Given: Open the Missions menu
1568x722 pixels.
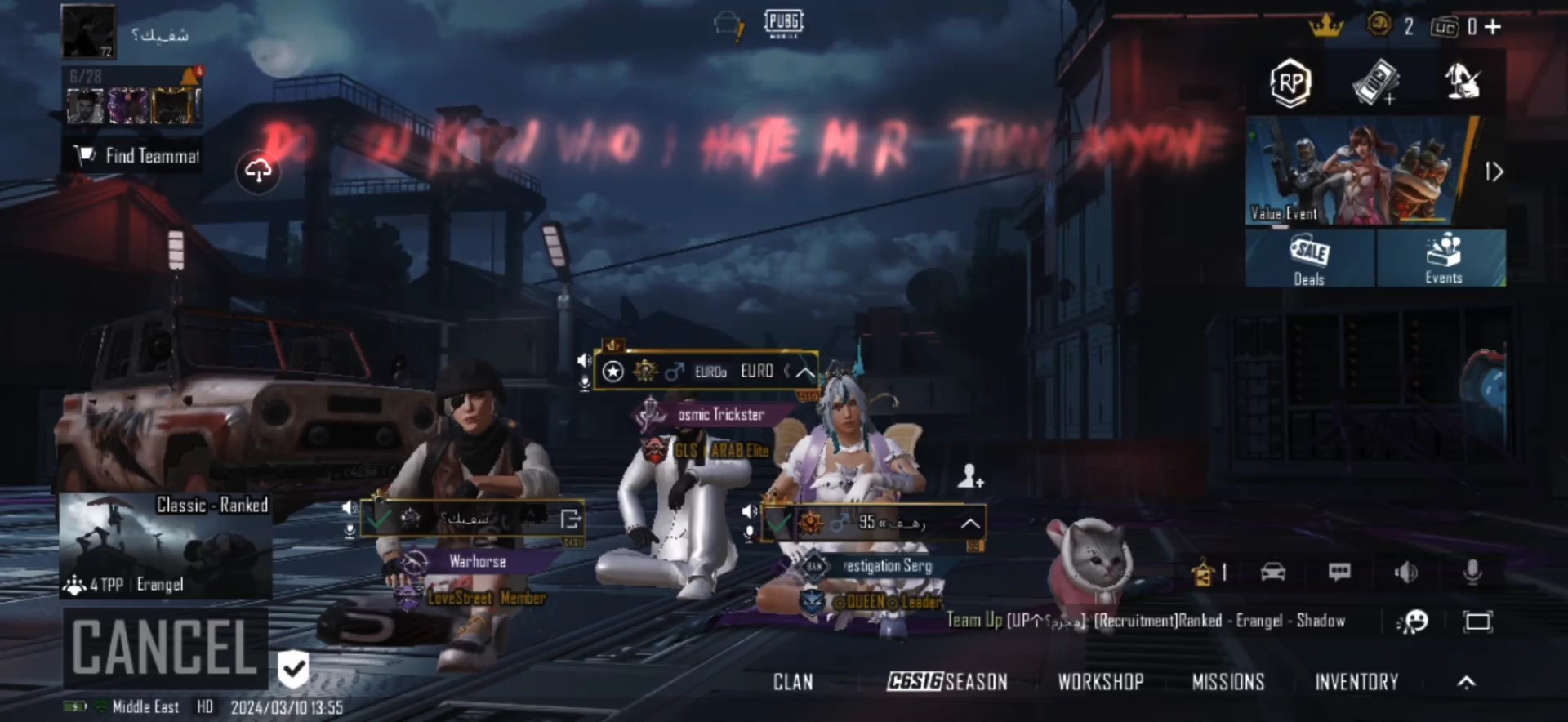Looking at the screenshot, I should pyautogui.click(x=1227, y=682).
